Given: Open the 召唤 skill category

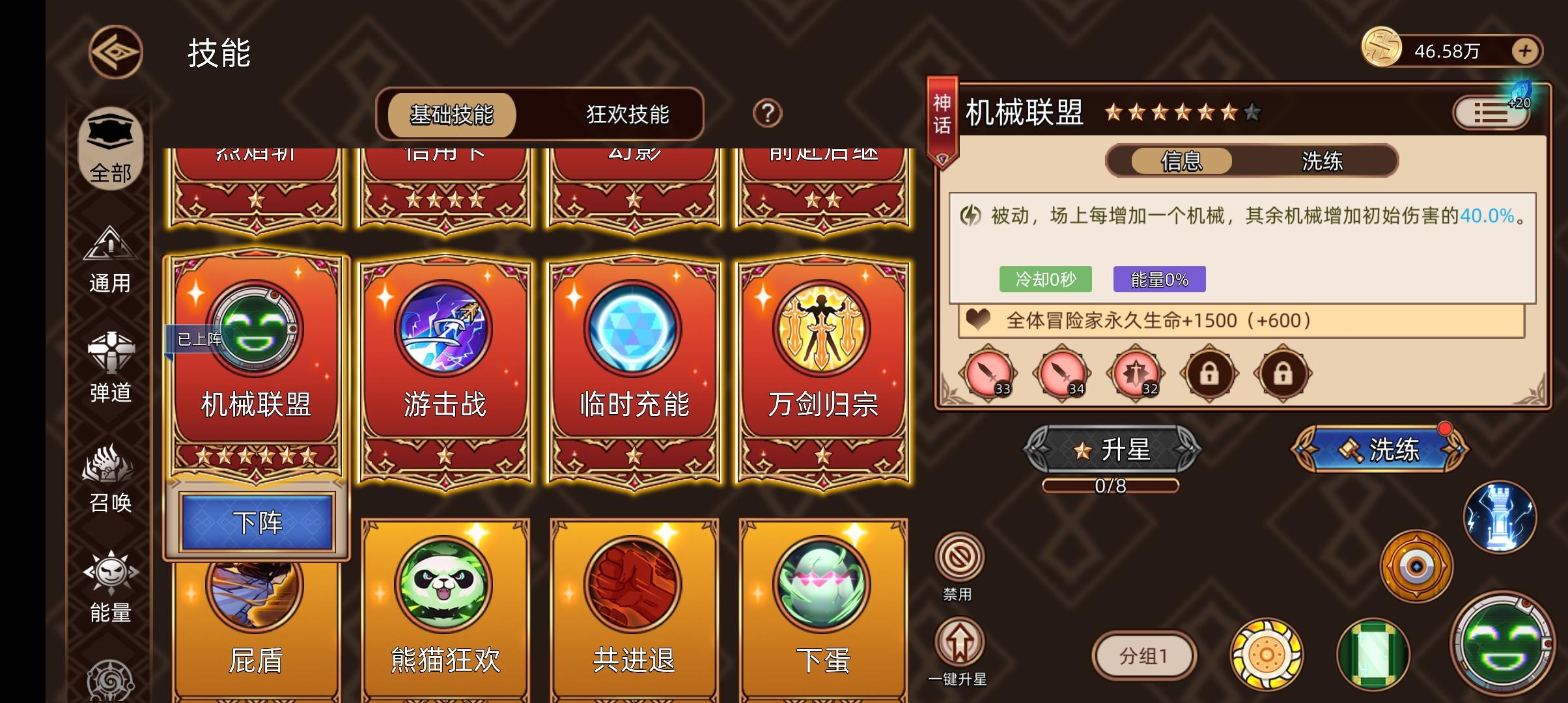Looking at the screenshot, I should 111,478.
